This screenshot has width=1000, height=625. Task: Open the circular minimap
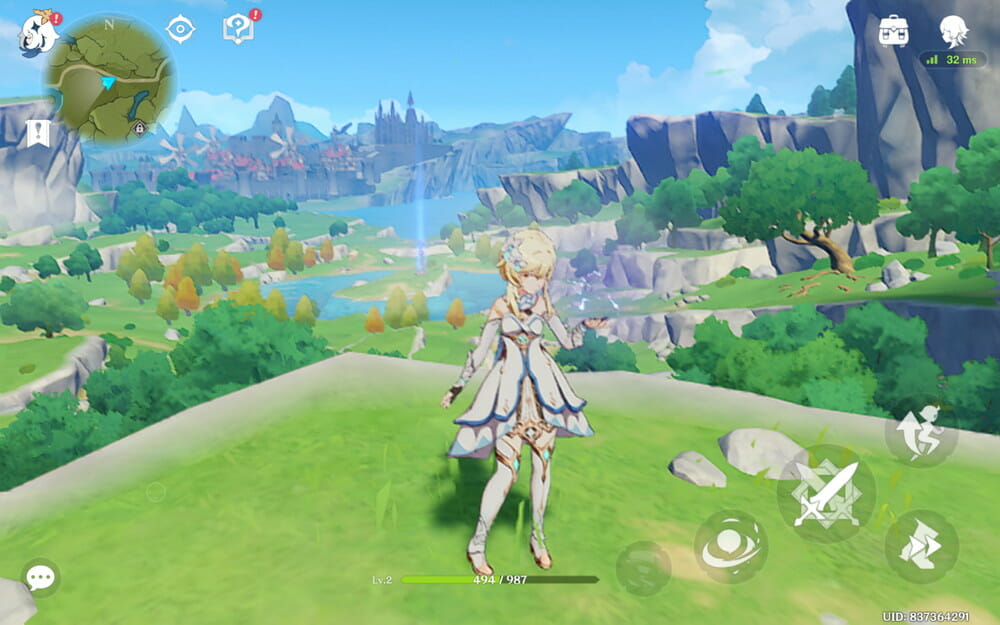click(x=109, y=77)
